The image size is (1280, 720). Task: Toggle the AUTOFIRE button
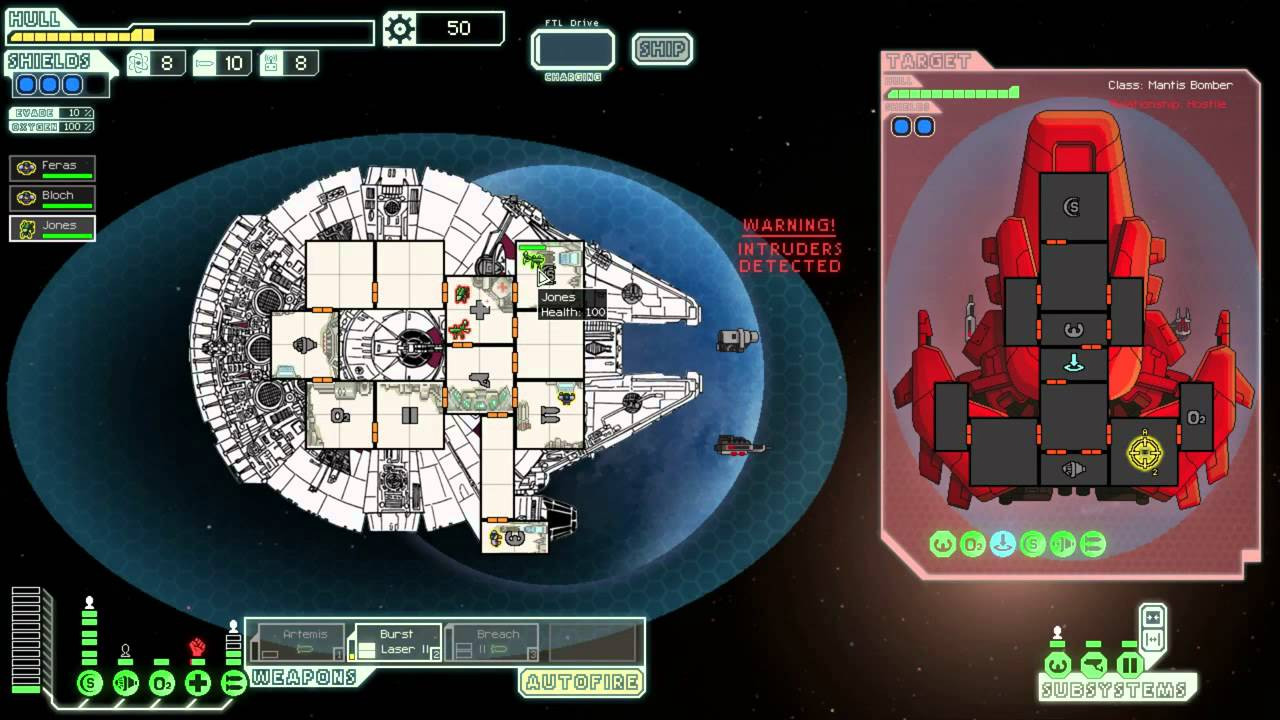pyautogui.click(x=581, y=683)
